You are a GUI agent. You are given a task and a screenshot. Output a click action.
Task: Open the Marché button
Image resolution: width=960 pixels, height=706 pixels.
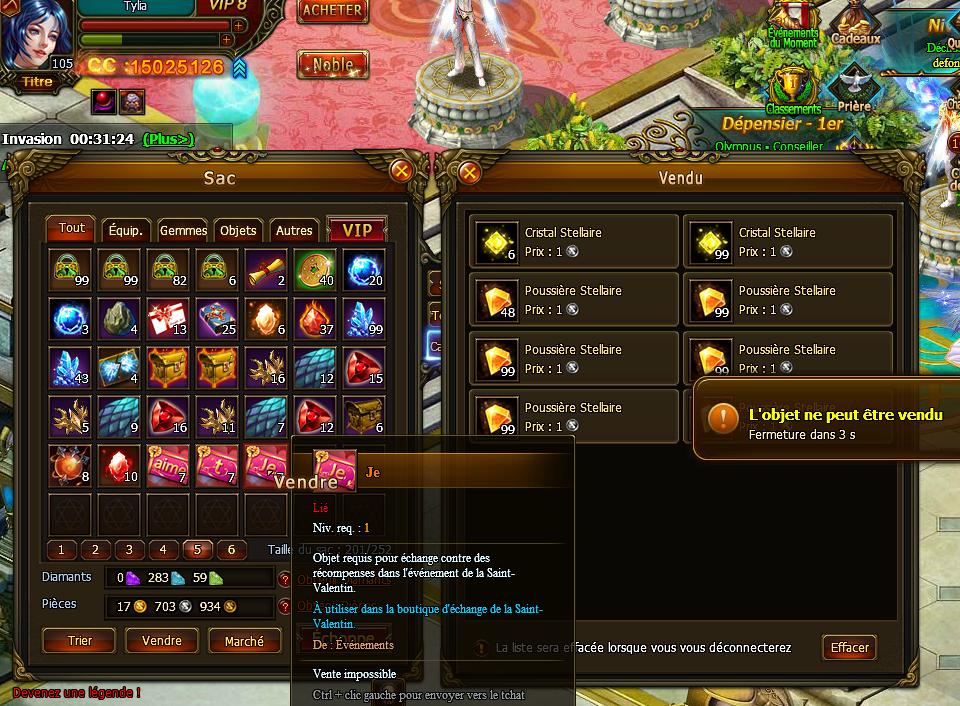click(244, 641)
